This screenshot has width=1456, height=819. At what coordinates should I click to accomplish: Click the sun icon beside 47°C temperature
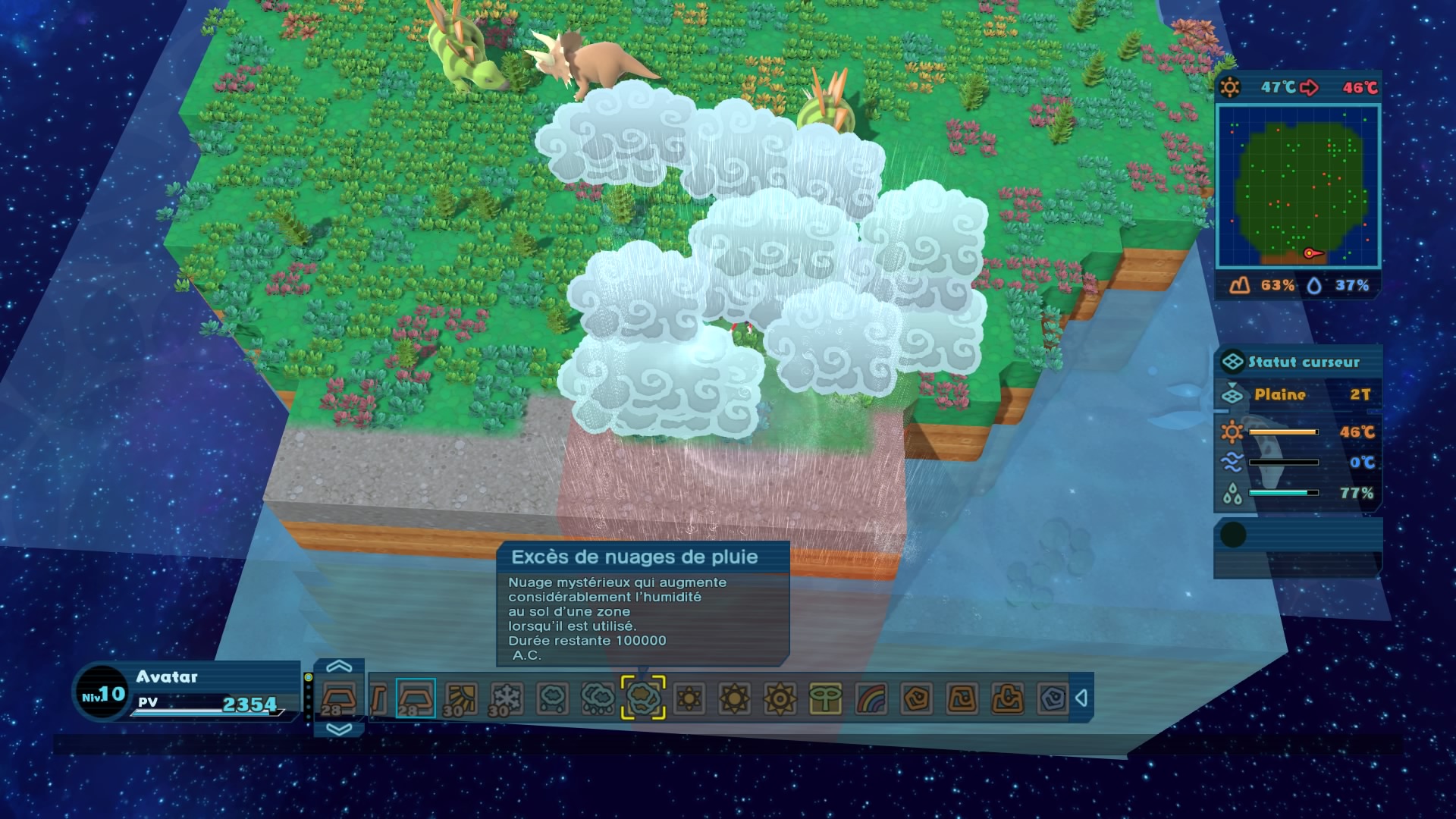coord(1229,86)
